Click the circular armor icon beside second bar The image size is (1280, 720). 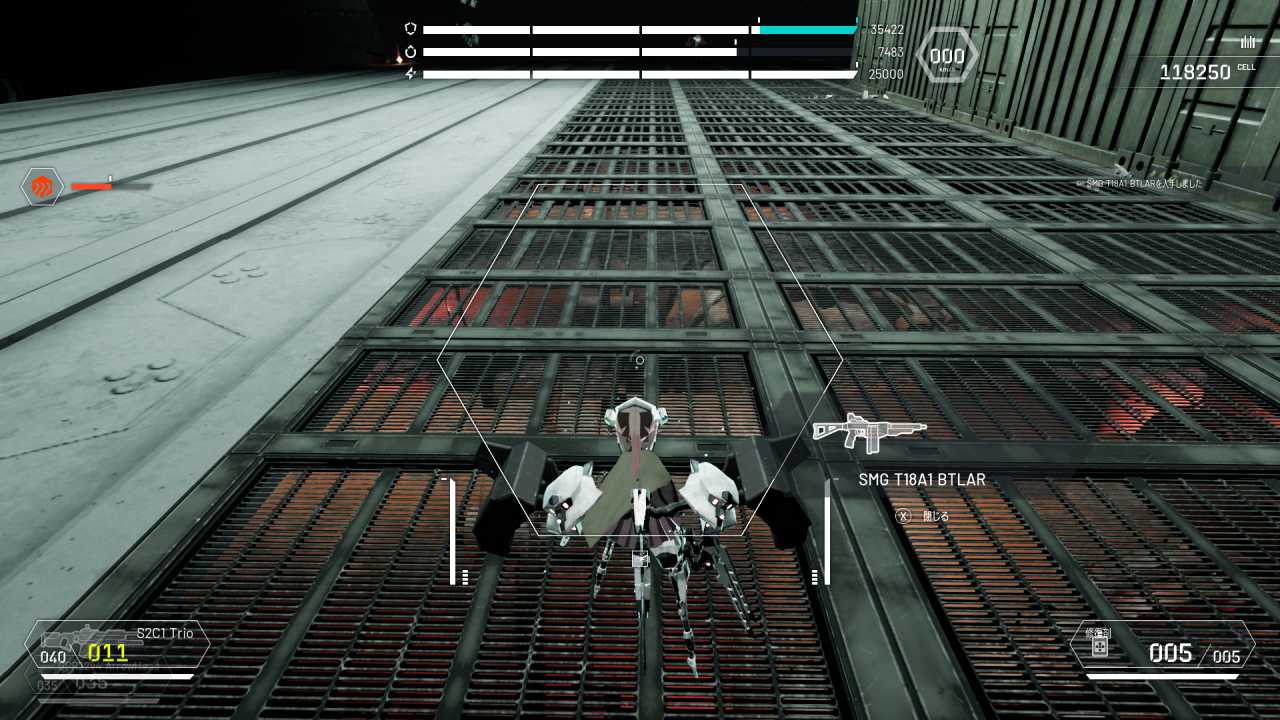coord(410,51)
